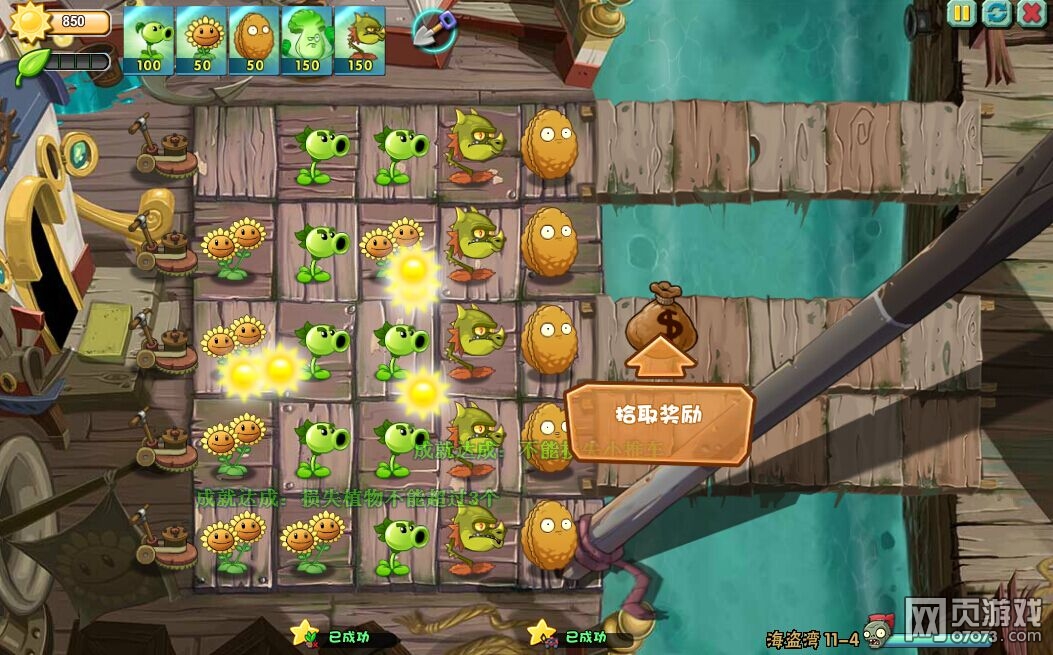Image resolution: width=1053 pixels, height=655 pixels.
Task: Select the Peashooter seed packet
Action: [149, 40]
